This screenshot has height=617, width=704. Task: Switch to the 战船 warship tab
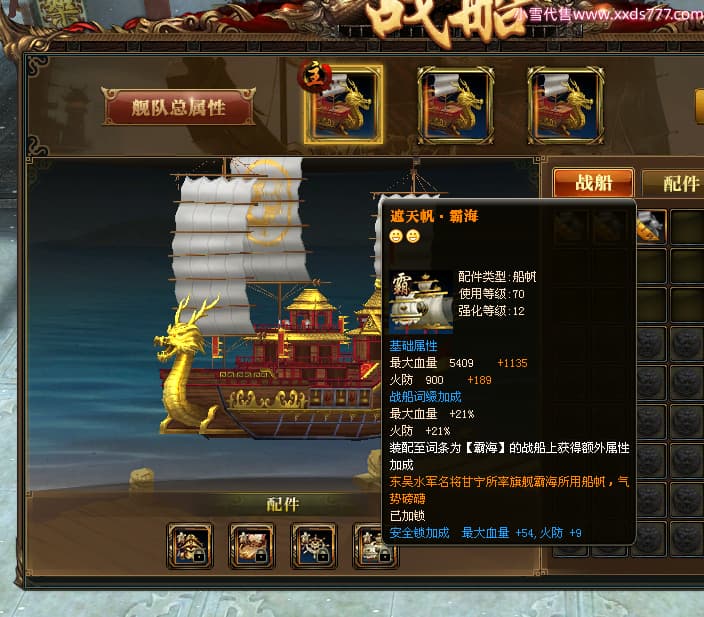tap(593, 183)
